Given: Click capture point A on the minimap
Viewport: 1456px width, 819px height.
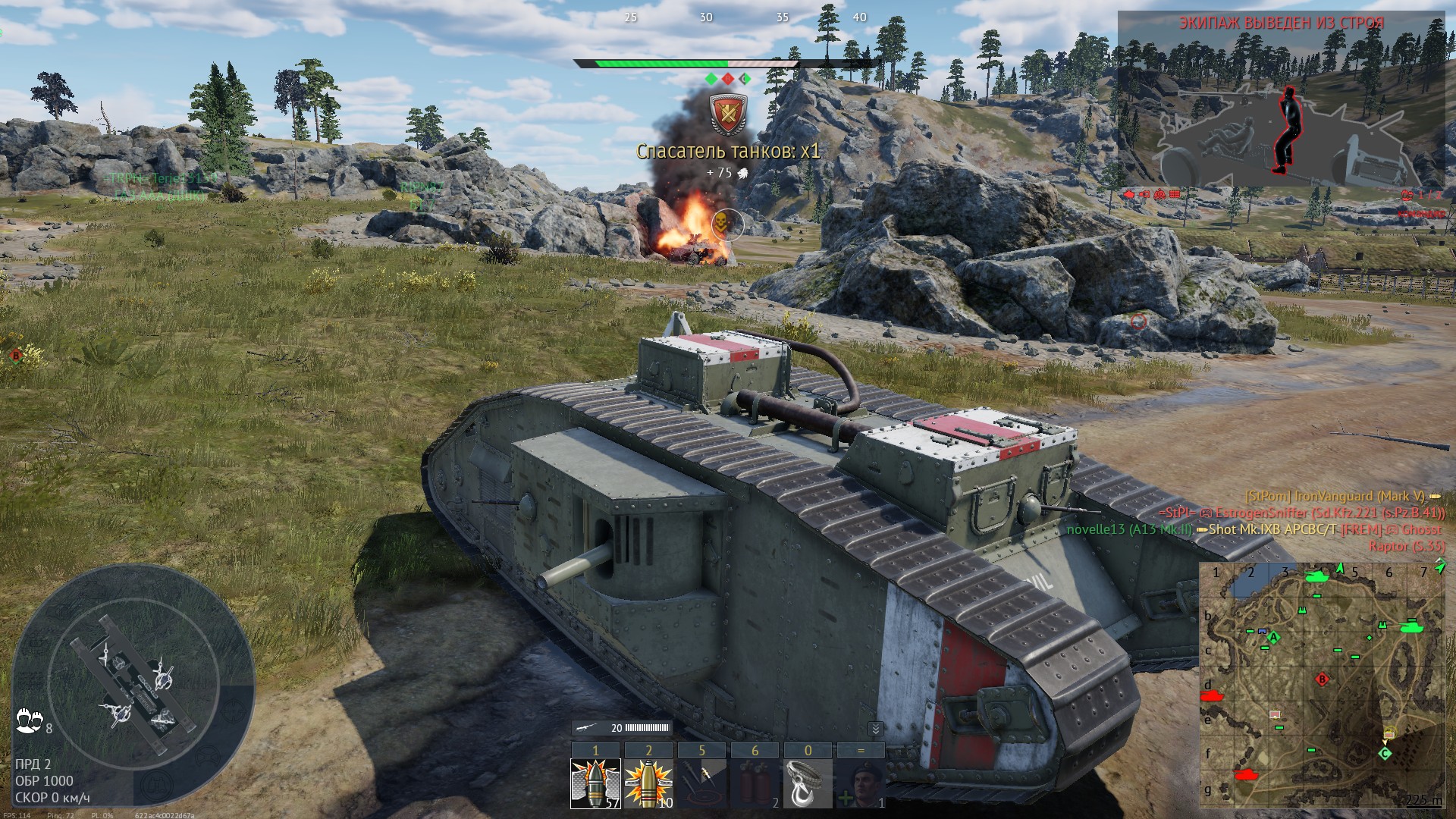Looking at the screenshot, I should click(1273, 638).
